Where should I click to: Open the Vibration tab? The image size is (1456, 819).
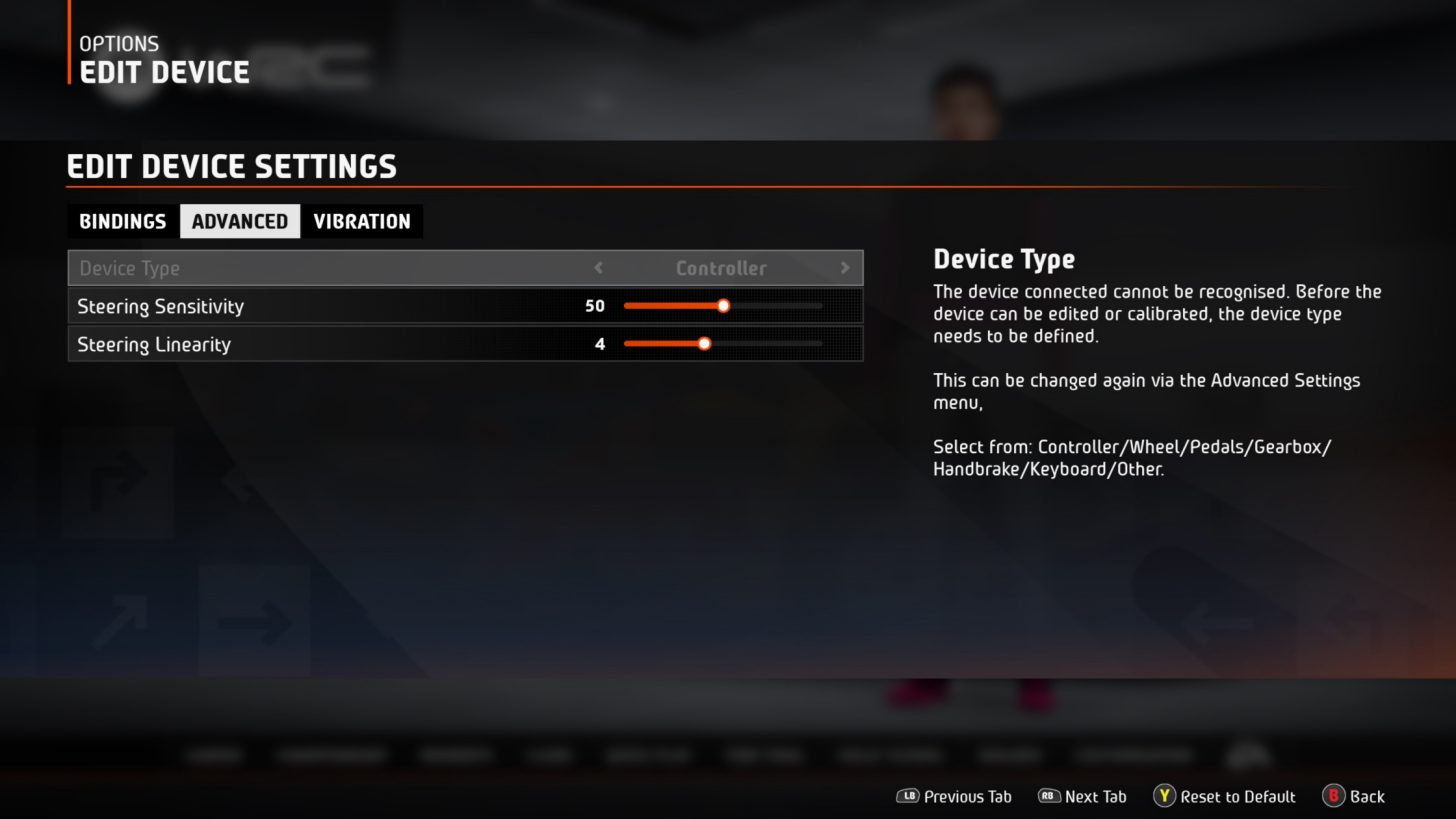[x=362, y=221]
